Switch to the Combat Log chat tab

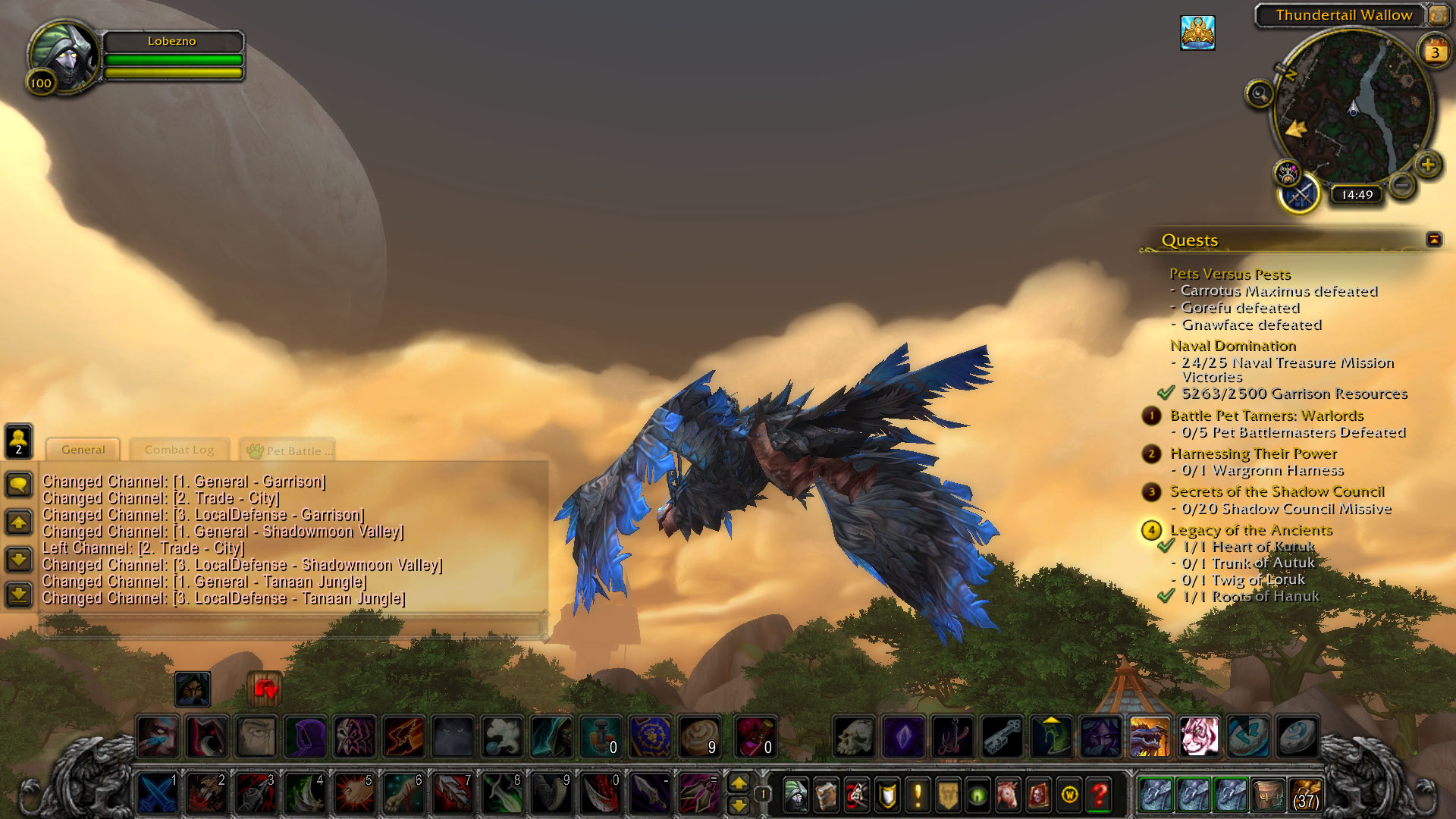[179, 450]
